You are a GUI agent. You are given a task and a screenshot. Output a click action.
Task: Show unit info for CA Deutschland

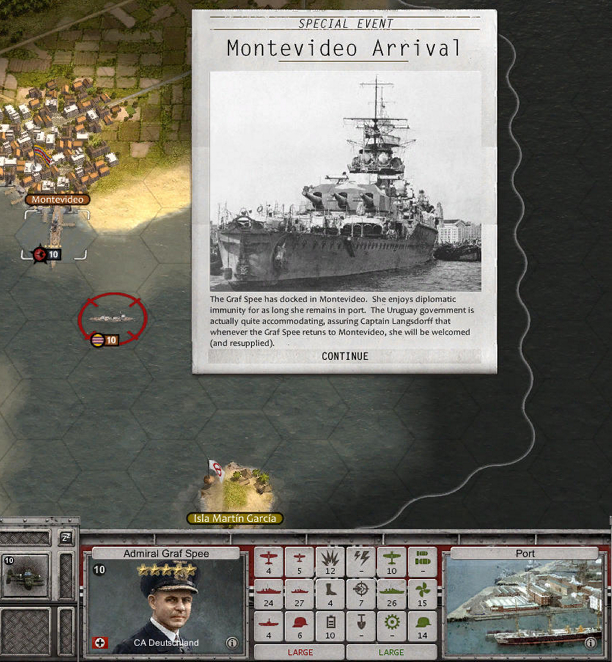click(232, 643)
